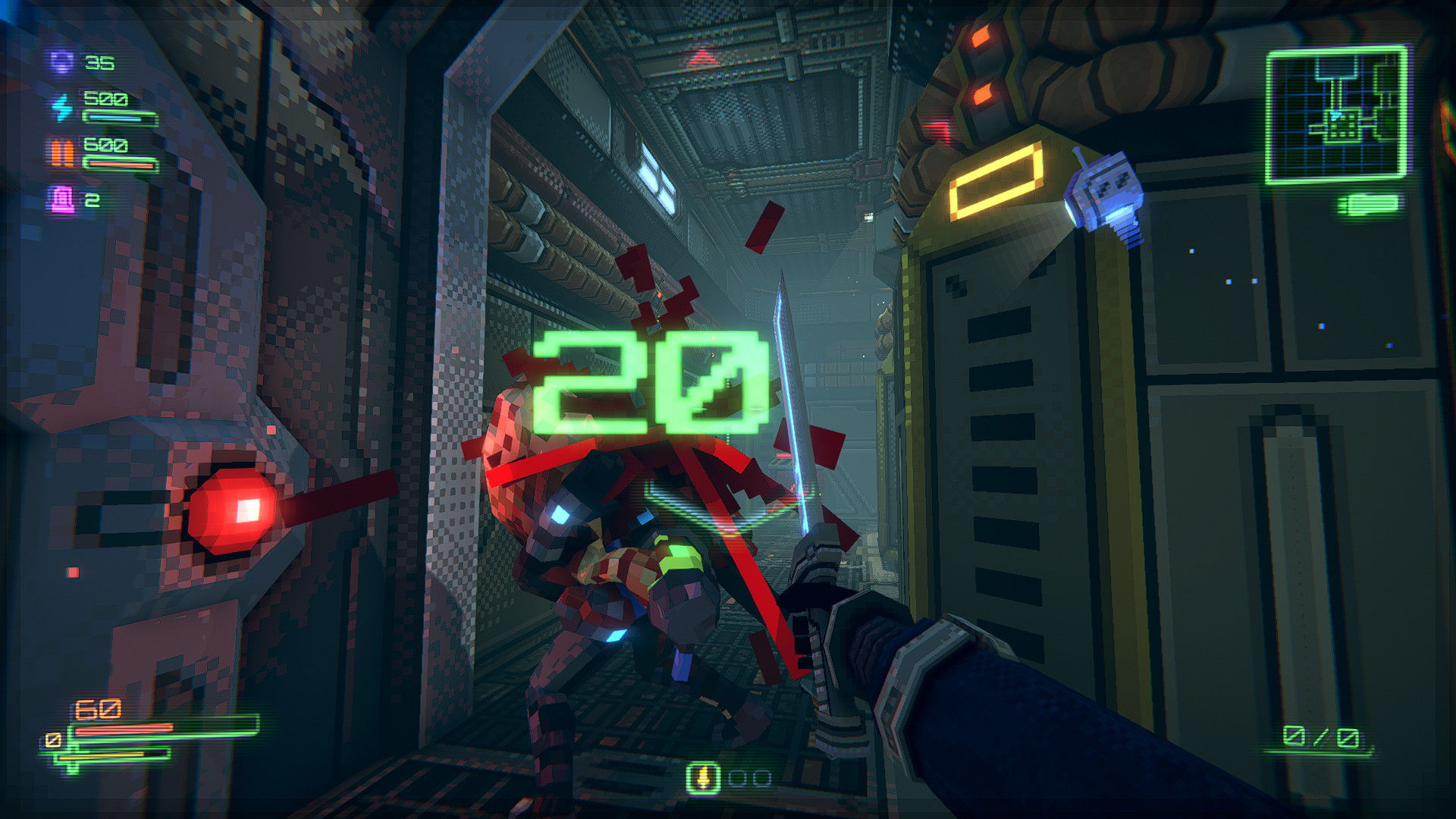Toggle the second empty circle next to the capsule
This screenshot has height=819, width=1456.
[763, 779]
